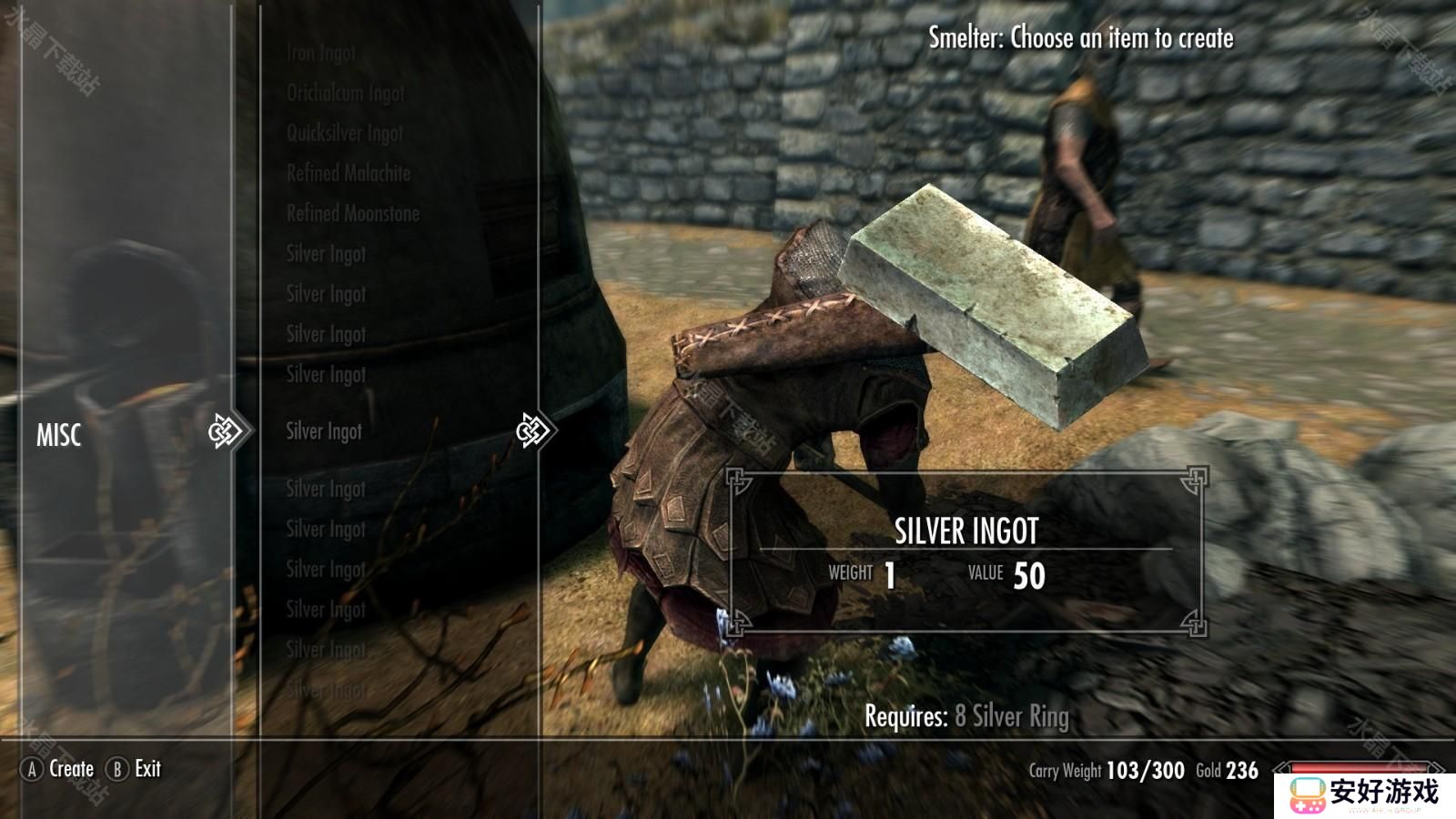This screenshot has width=1456, height=819.
Task: Select the Orichalcum Ingot entry
Action: [x=346, y=93]
